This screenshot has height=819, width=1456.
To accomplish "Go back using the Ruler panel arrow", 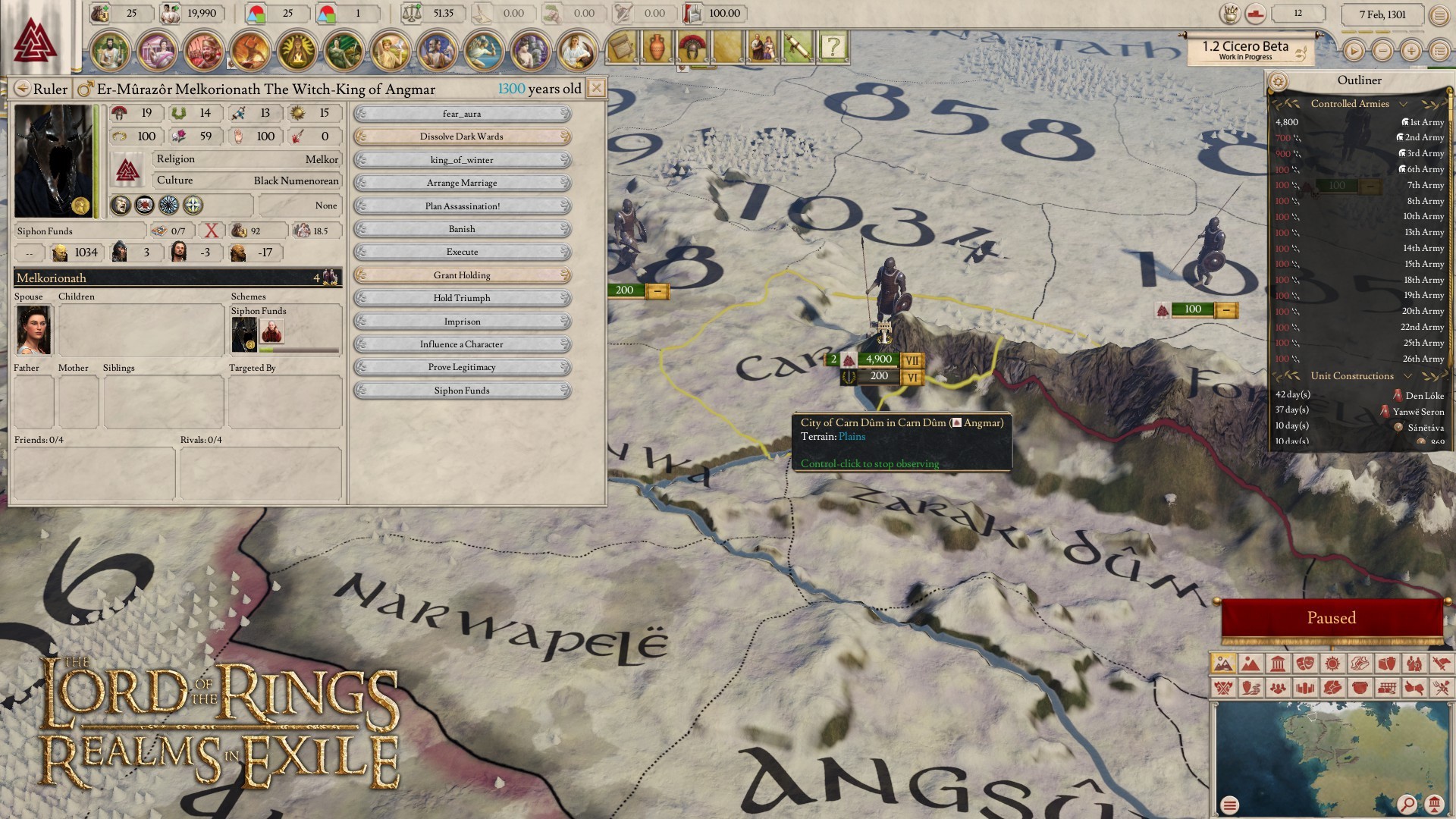I will (x=23, y=89).
